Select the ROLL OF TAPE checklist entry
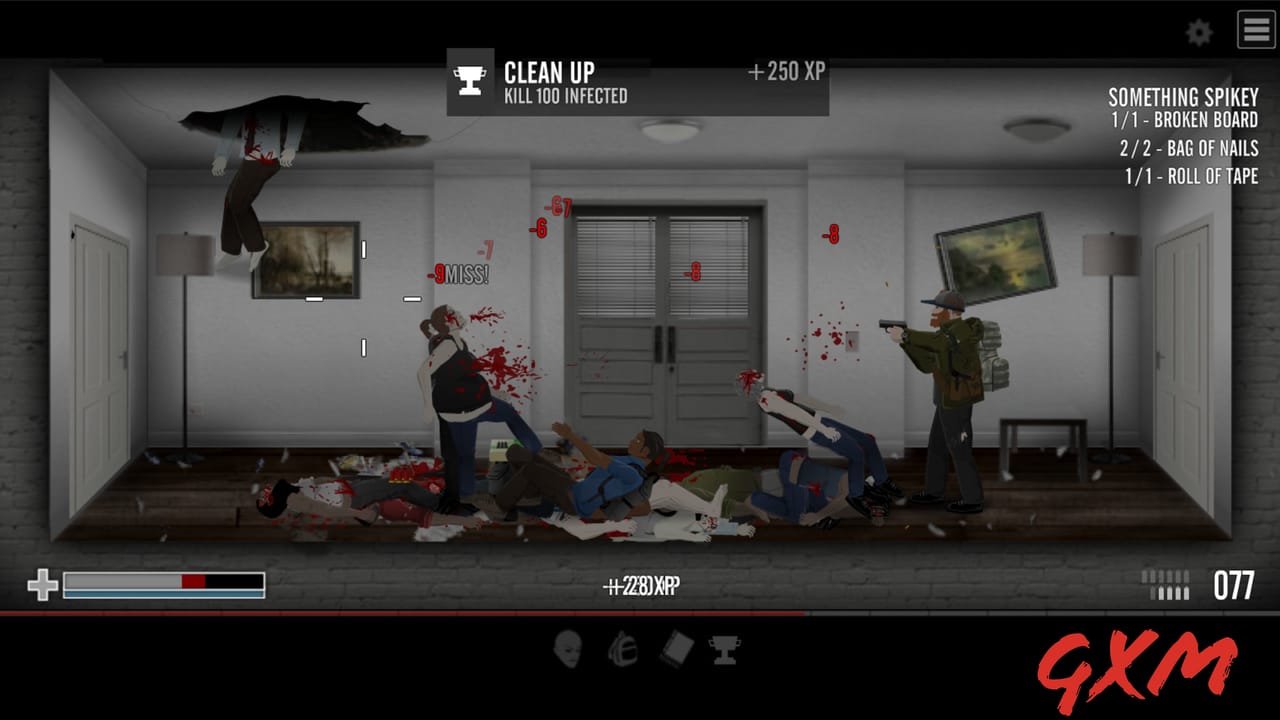The height and width of the screenshot is (720, 1280). [x=1190, y=177]
